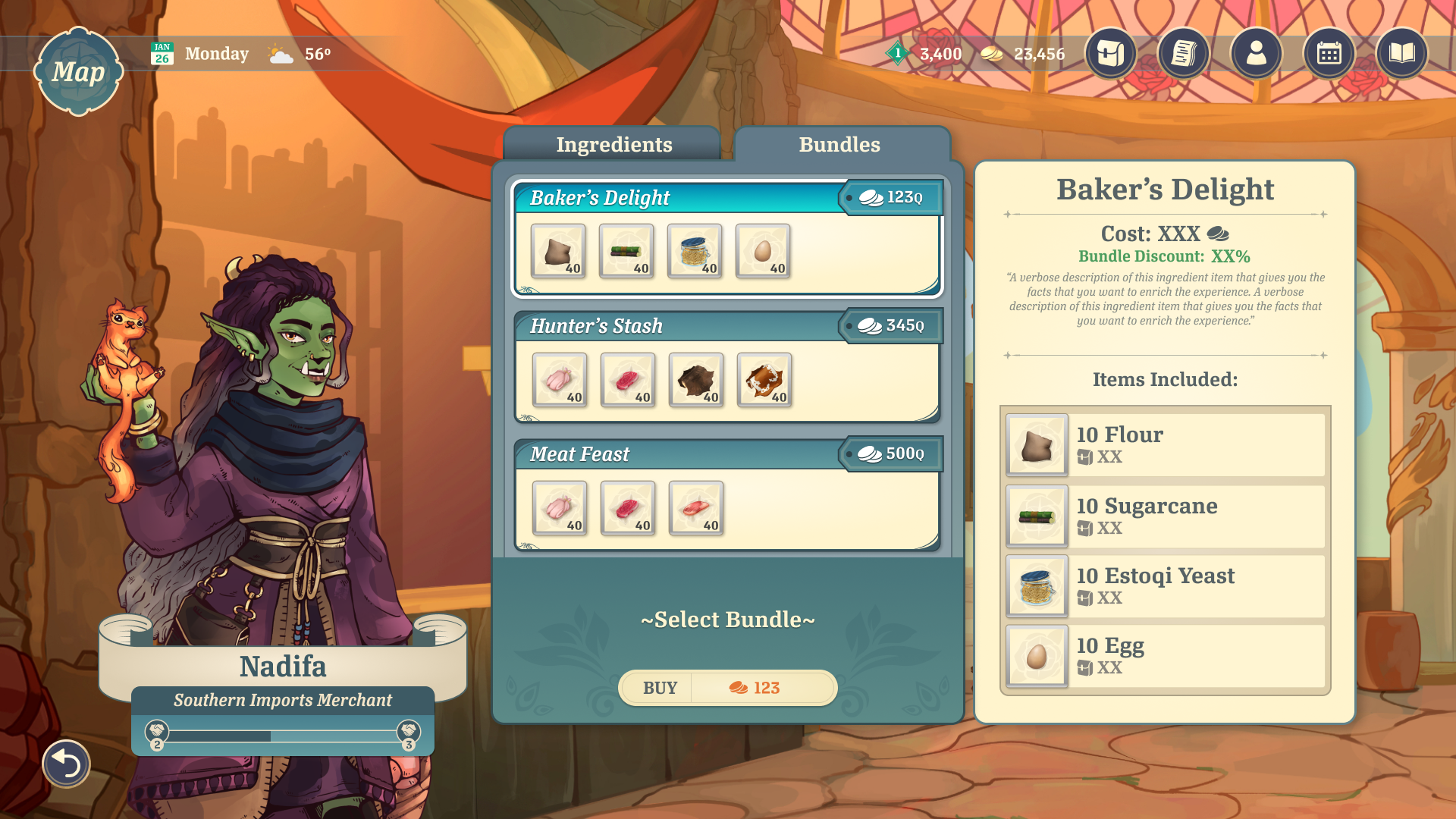The width and height of the screenshot is (1456, 819).
Task: Open the Map button
Action: 78,71
